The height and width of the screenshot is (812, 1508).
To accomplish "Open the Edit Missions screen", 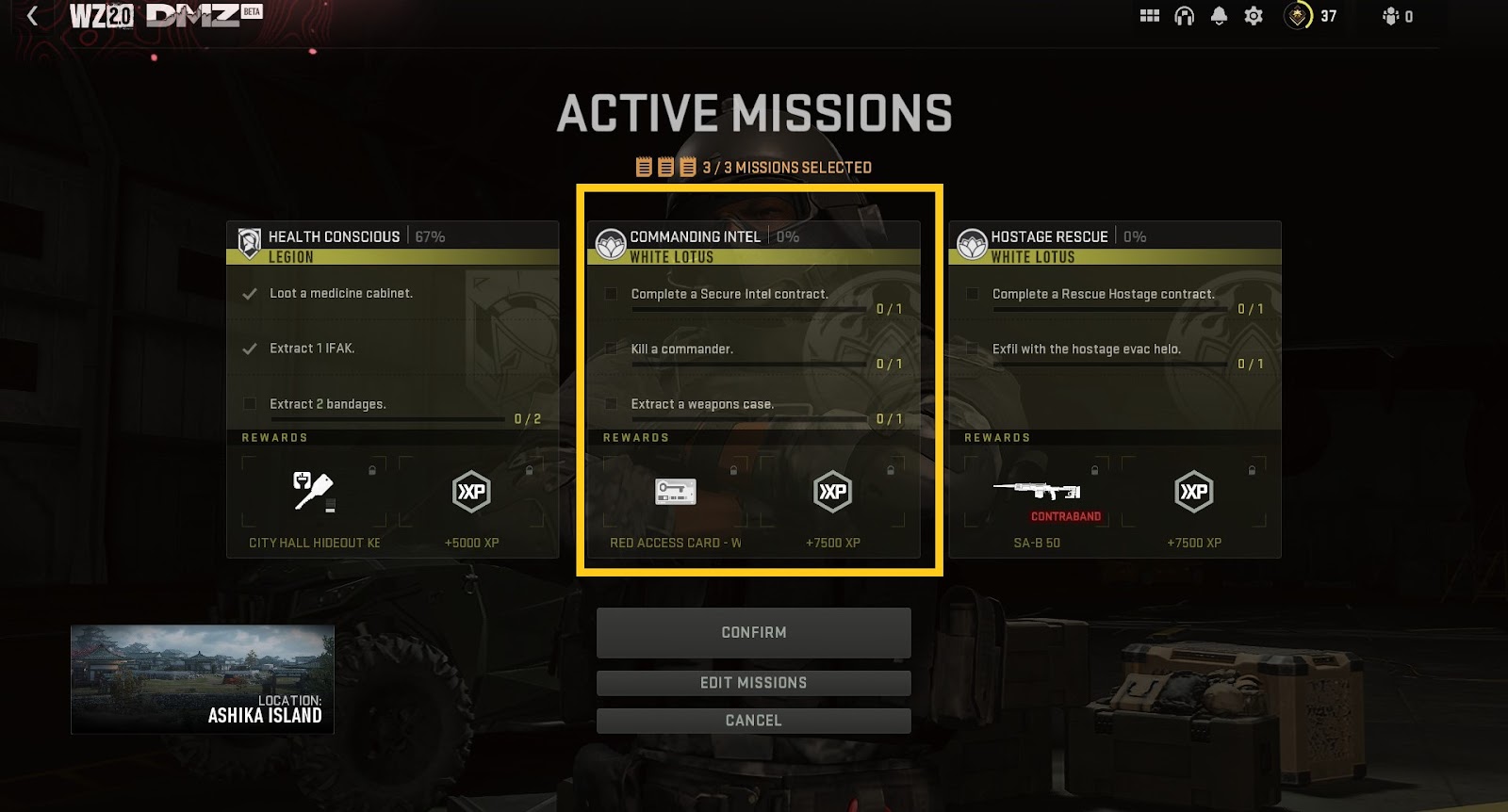I will (x=753, y=683).
